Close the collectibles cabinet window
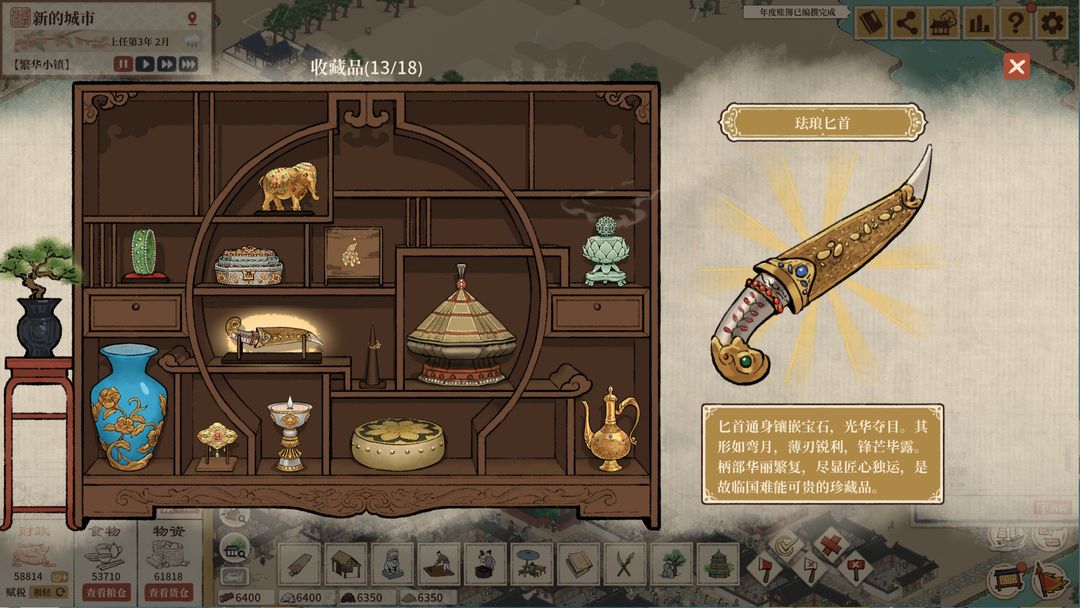 tap(1017, 67)
